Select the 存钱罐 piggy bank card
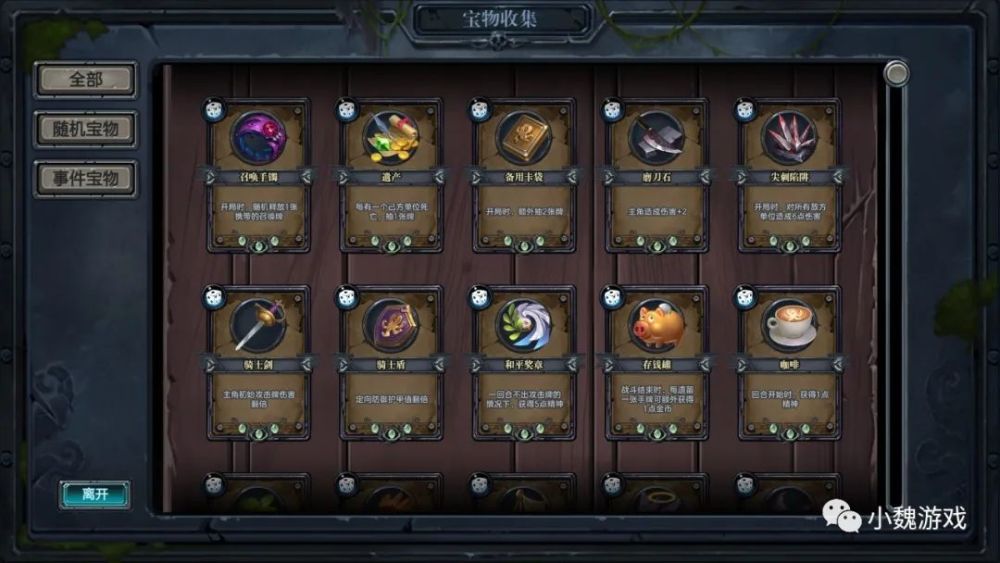The height and width of the screenshot is (563, 1000). (x=656, y=362)
